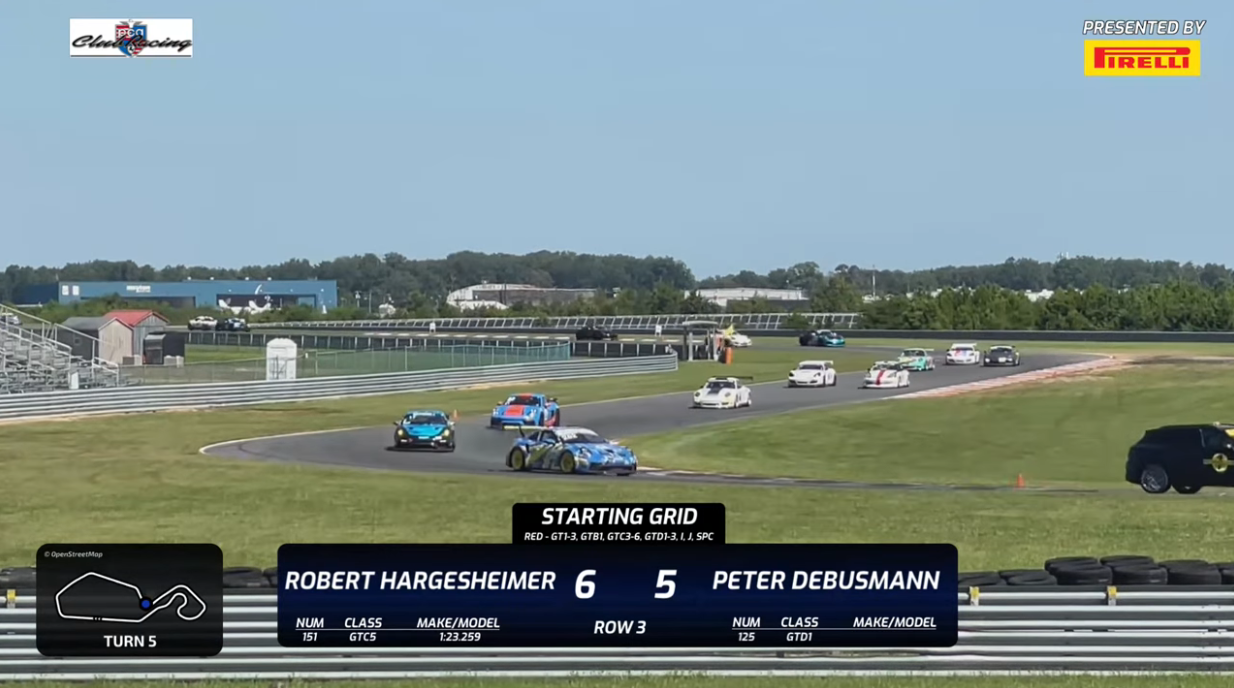Click the Club Racing logo

pyautogui.click(x=131, y=38)
